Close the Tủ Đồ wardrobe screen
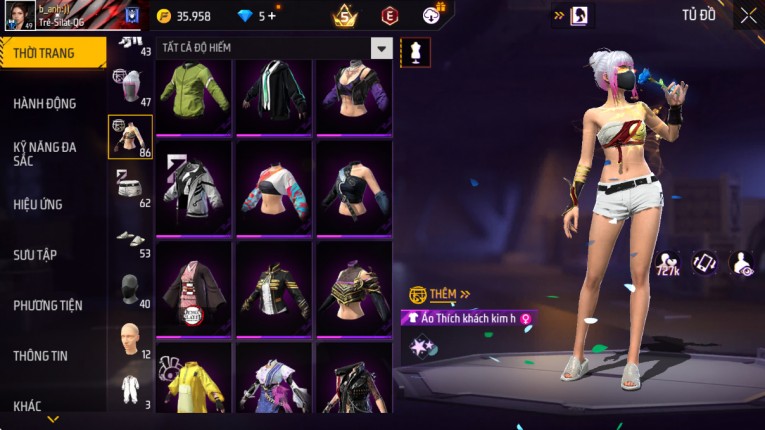Viewport: 765px width, 430px height. tap(748, 15)
